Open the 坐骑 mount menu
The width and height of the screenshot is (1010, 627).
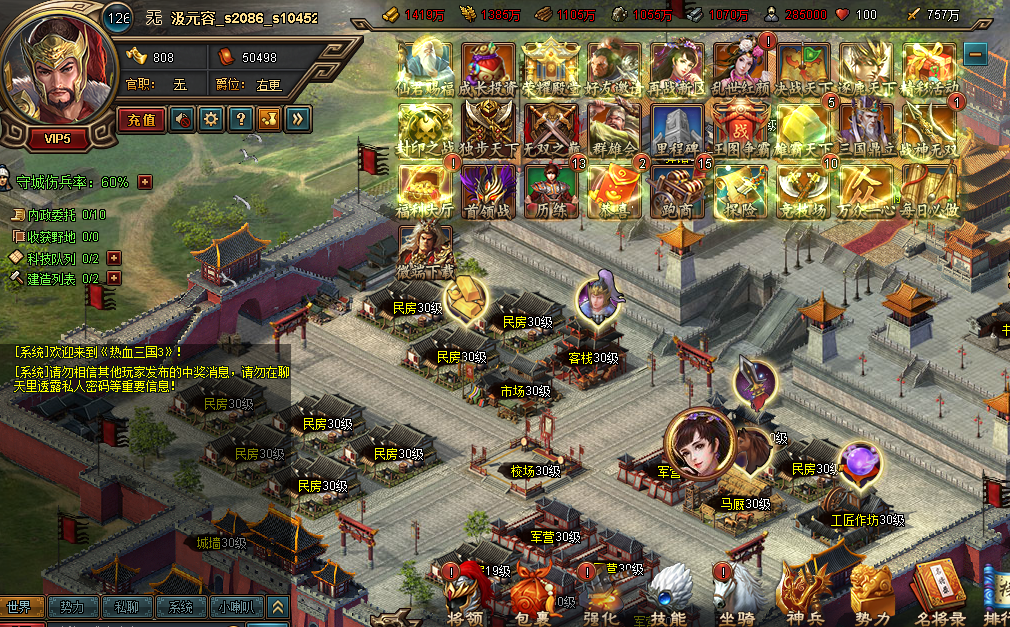(737, 598)
